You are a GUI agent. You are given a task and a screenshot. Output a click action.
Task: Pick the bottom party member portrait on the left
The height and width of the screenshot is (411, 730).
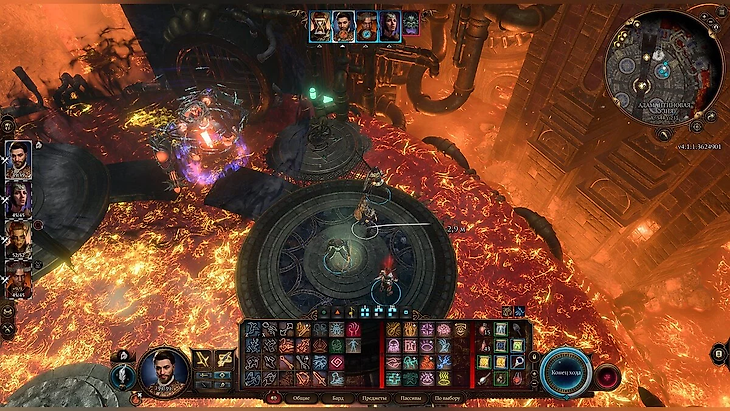tap(20, 278)
